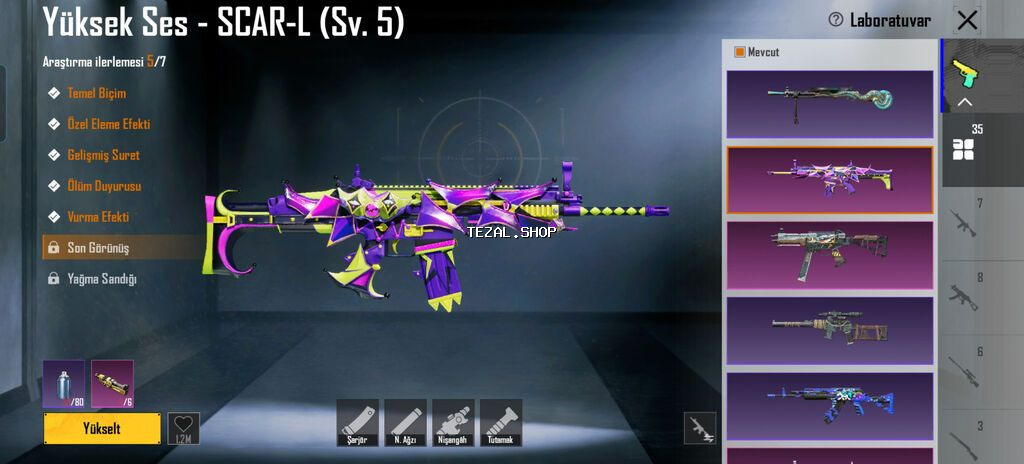Select the Ölüm Duyurusu entry

[104, 186]
